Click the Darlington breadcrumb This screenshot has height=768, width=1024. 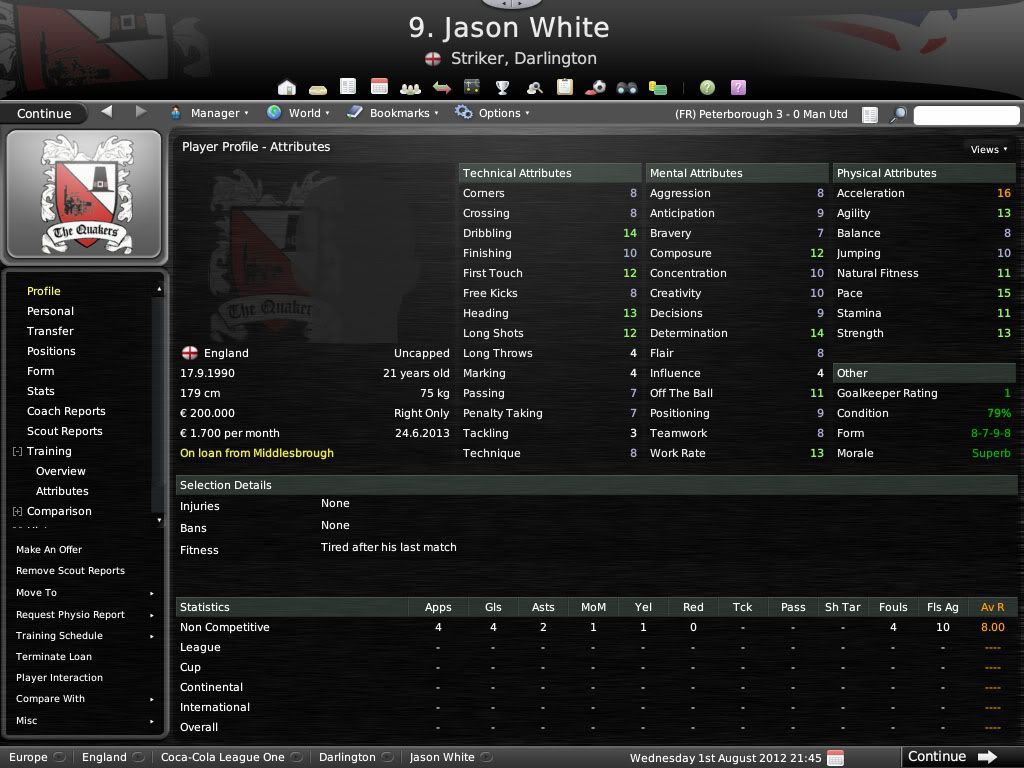[348, 757]
